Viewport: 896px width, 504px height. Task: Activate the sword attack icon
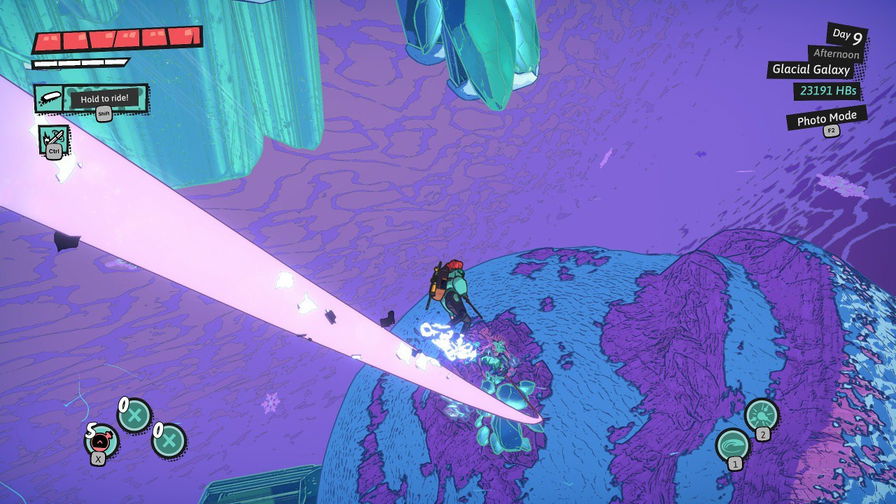[52, 137]
